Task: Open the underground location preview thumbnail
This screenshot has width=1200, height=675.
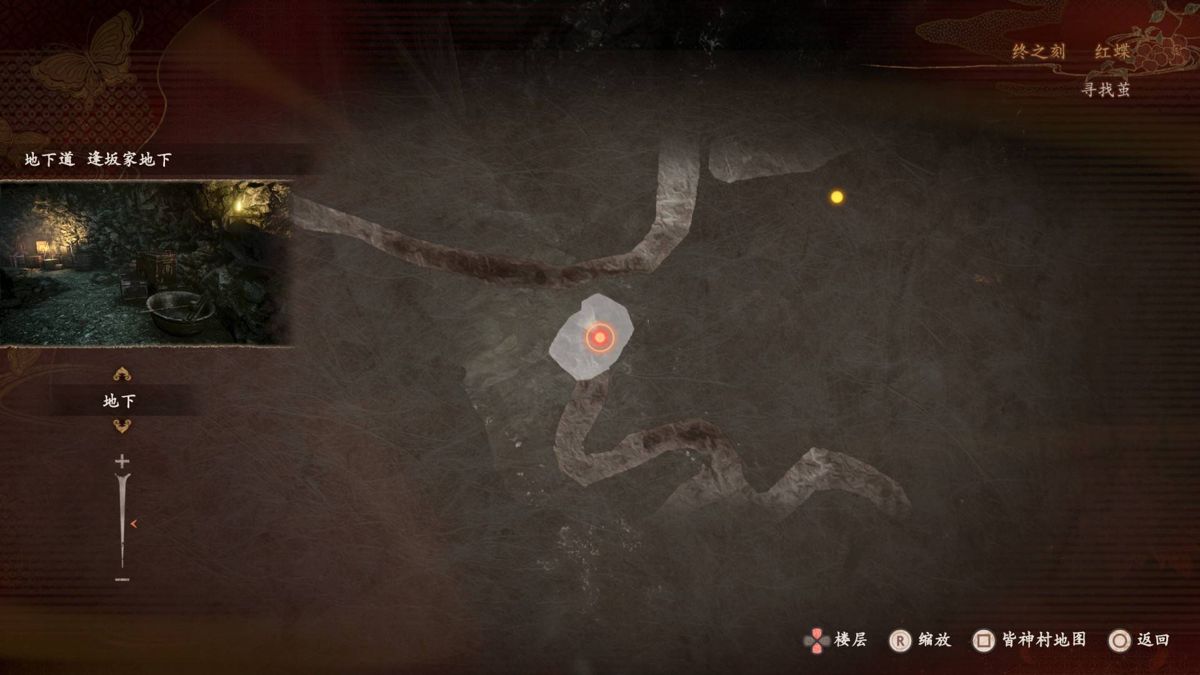Action: pyautogui.click(x=146, y=263)
